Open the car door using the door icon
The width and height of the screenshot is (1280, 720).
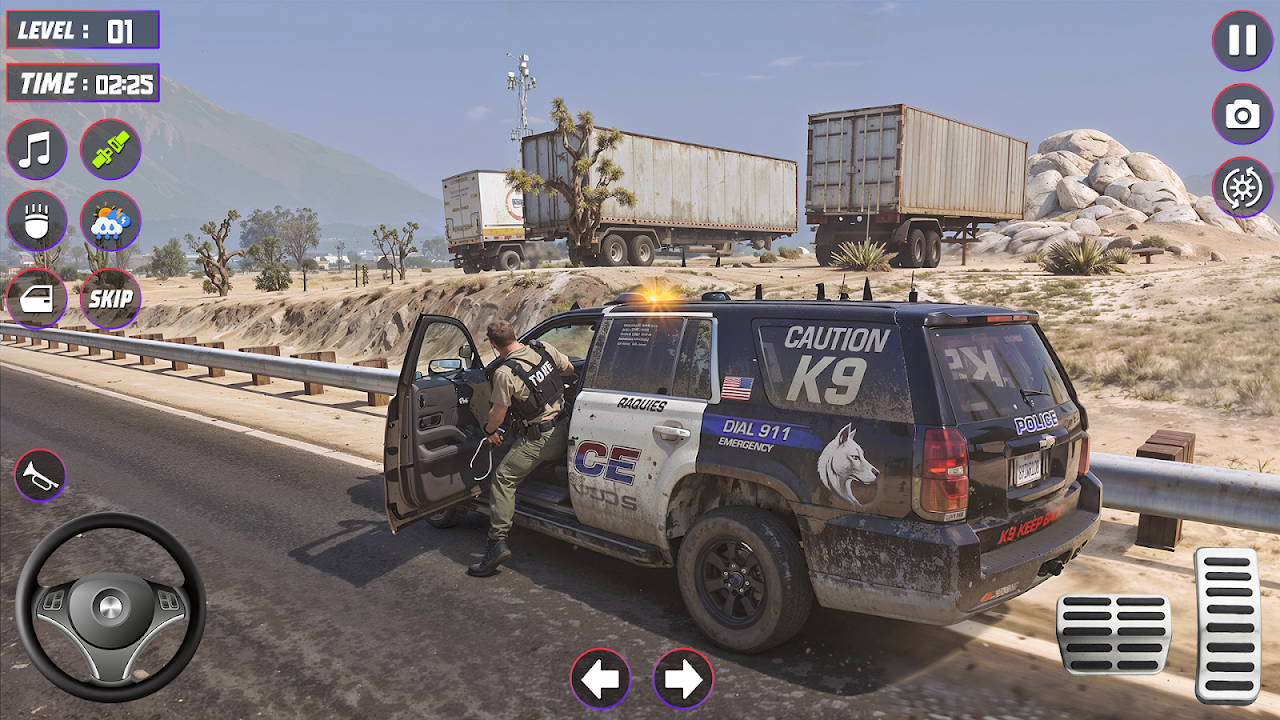point(37,298)
